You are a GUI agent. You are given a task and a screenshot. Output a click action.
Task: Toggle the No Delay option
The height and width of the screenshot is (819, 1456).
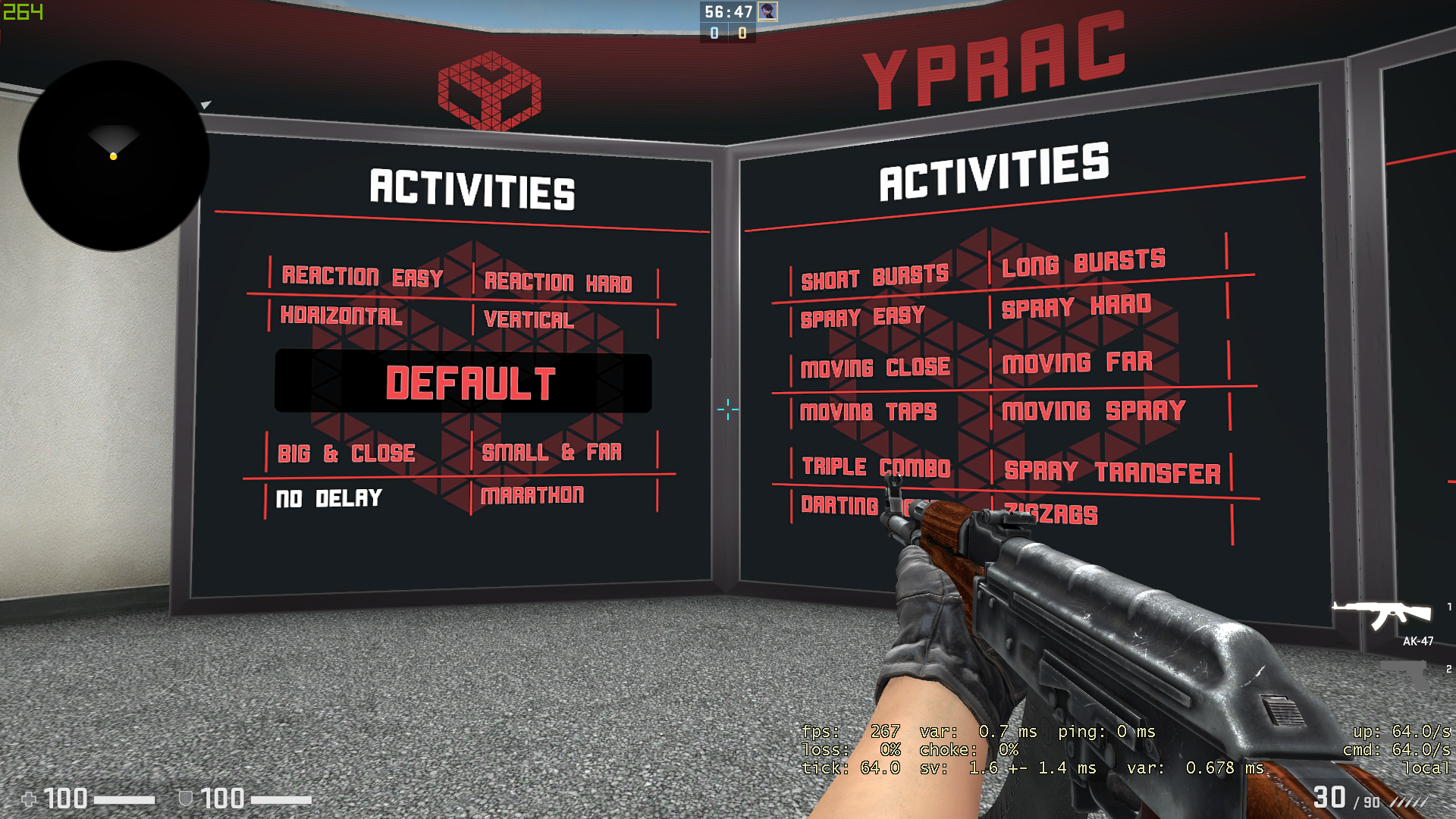pyautogui.click(x=328, y=498)
